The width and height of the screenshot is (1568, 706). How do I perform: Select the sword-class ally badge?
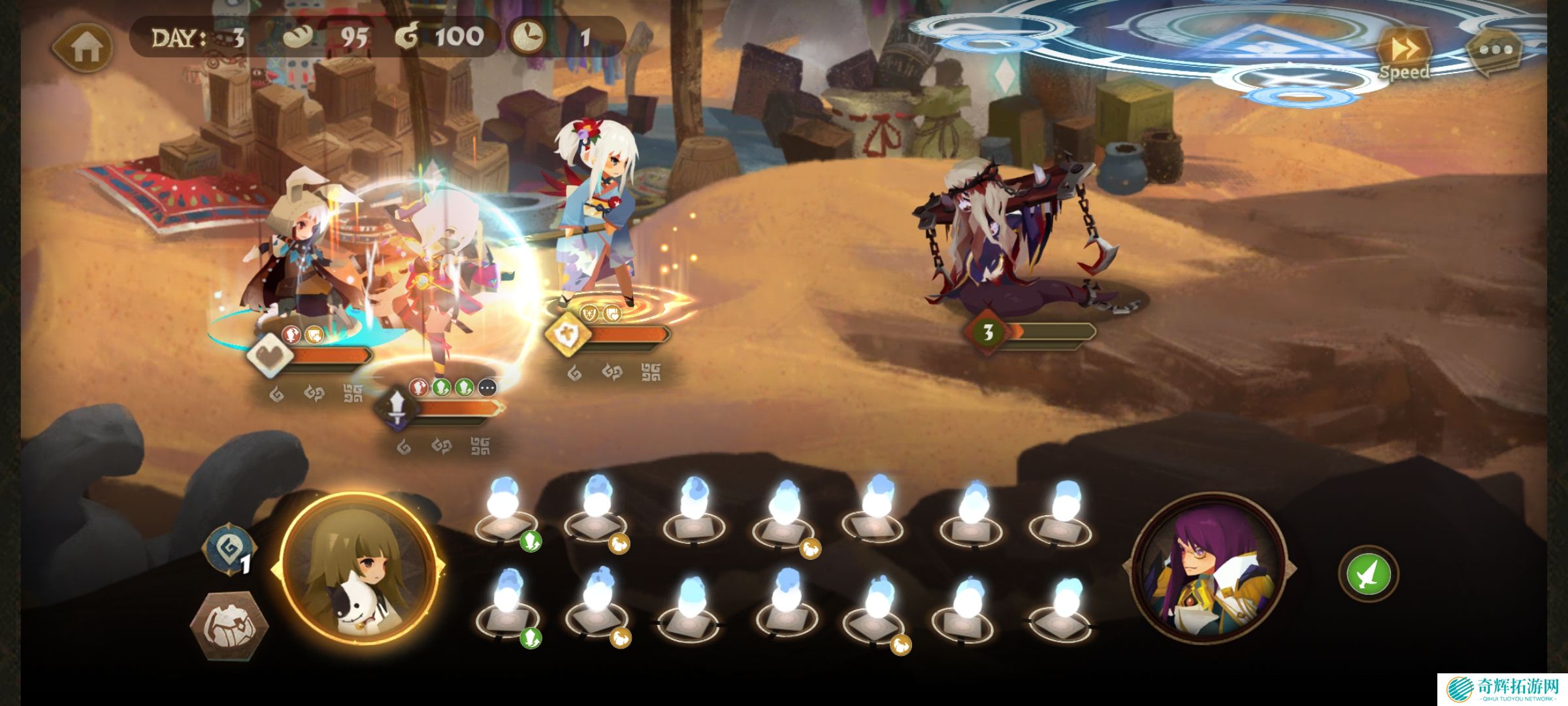click(x=397, y=409)
